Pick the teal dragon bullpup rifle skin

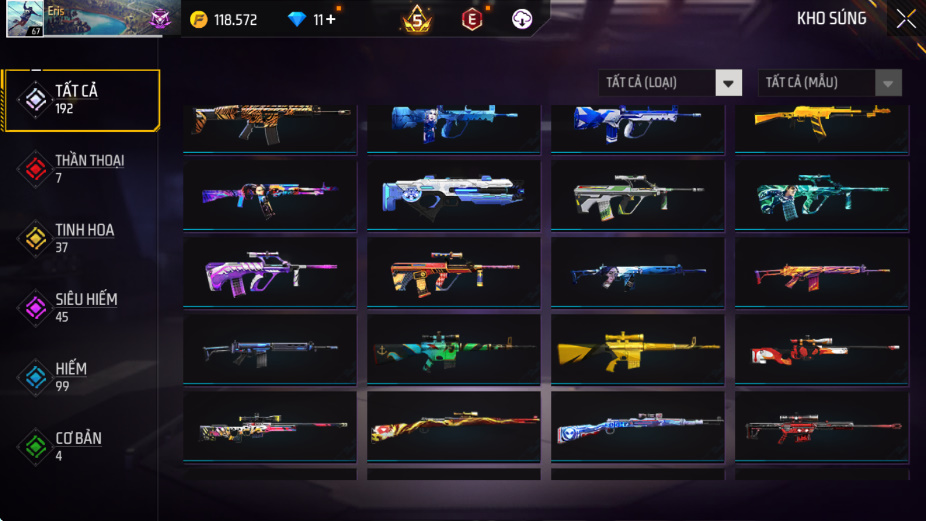[821, 195]
